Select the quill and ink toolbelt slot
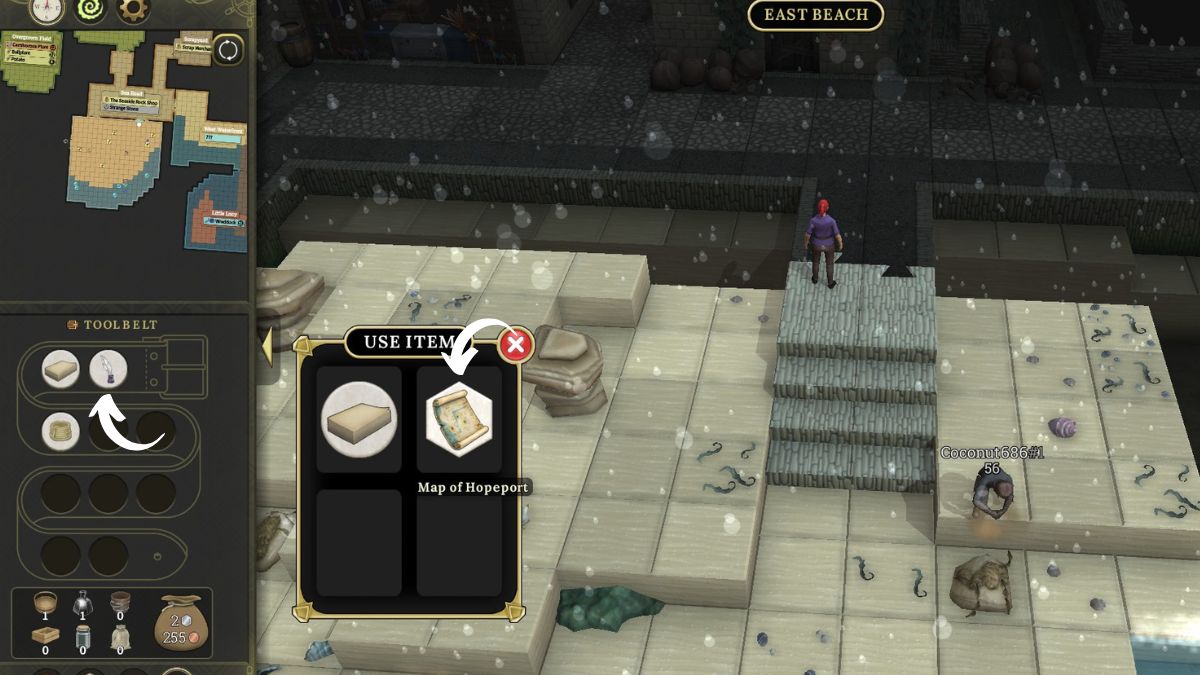 [108, 369]
